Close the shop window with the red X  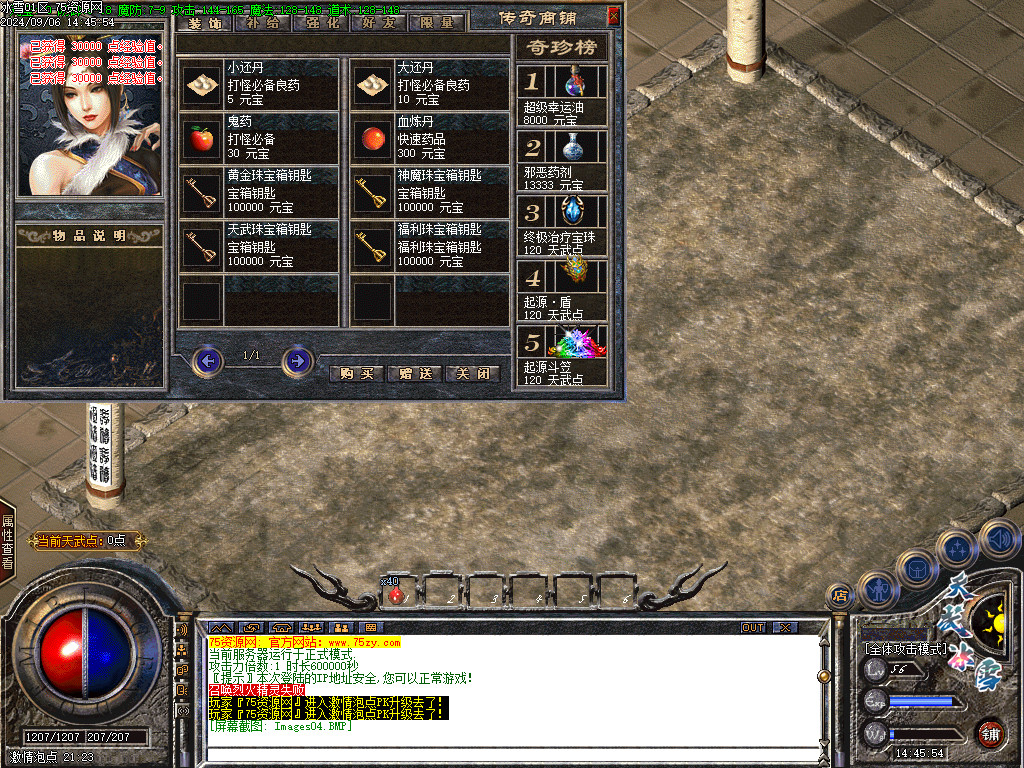[x=614, y=17]
